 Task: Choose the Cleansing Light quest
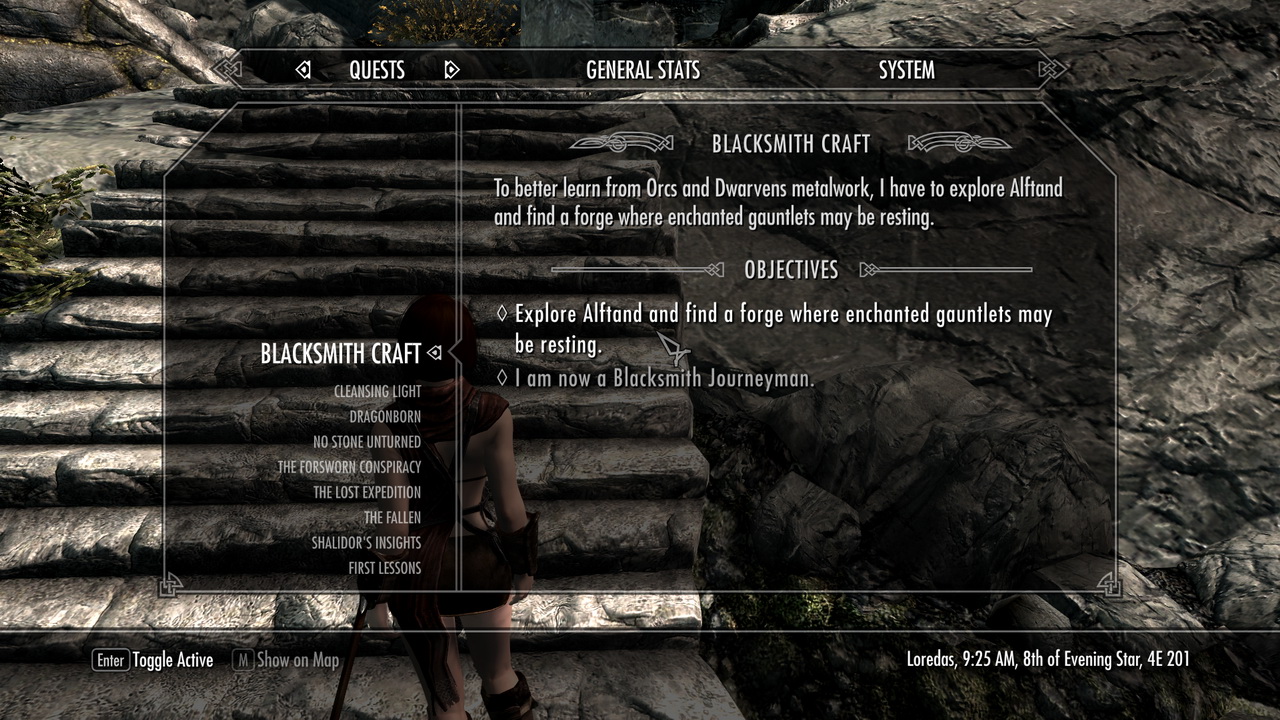point(377,392)
